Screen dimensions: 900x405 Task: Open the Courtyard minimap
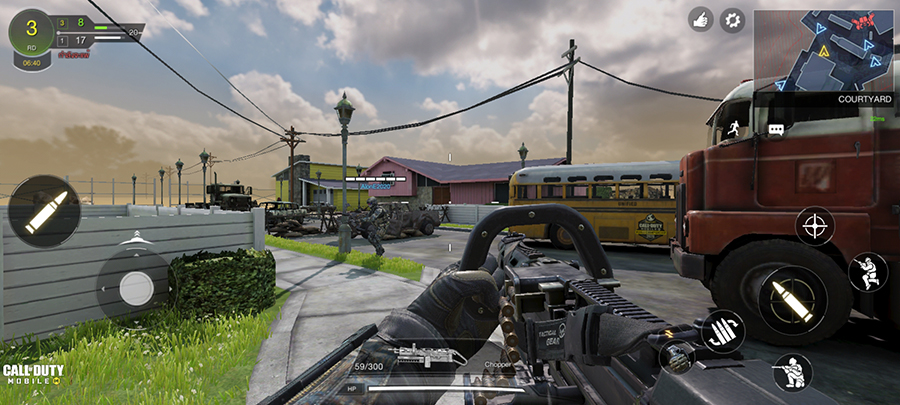824,50
